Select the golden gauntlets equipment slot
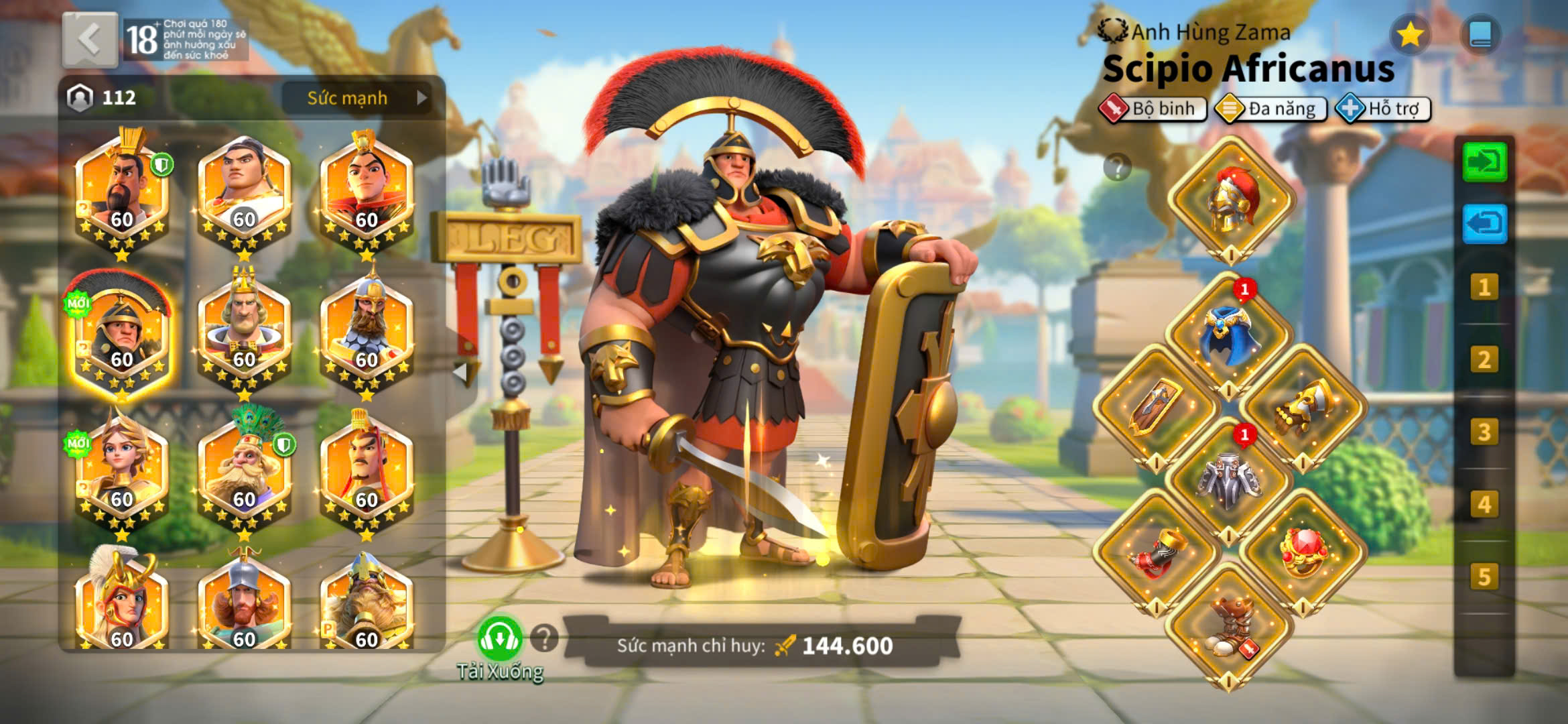1568x724 pixels. pos(1303,407)
